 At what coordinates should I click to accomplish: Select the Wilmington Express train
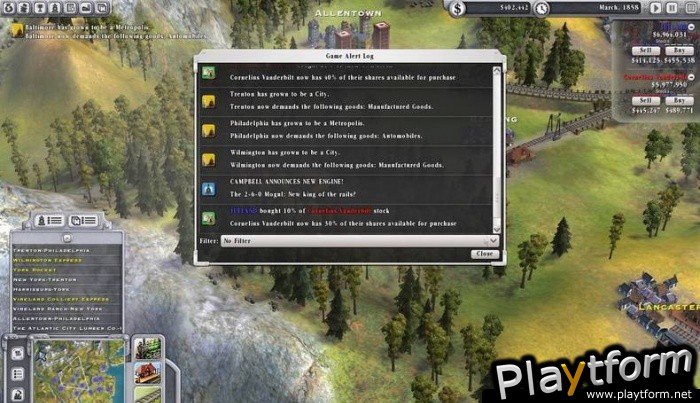coord(46,257)
